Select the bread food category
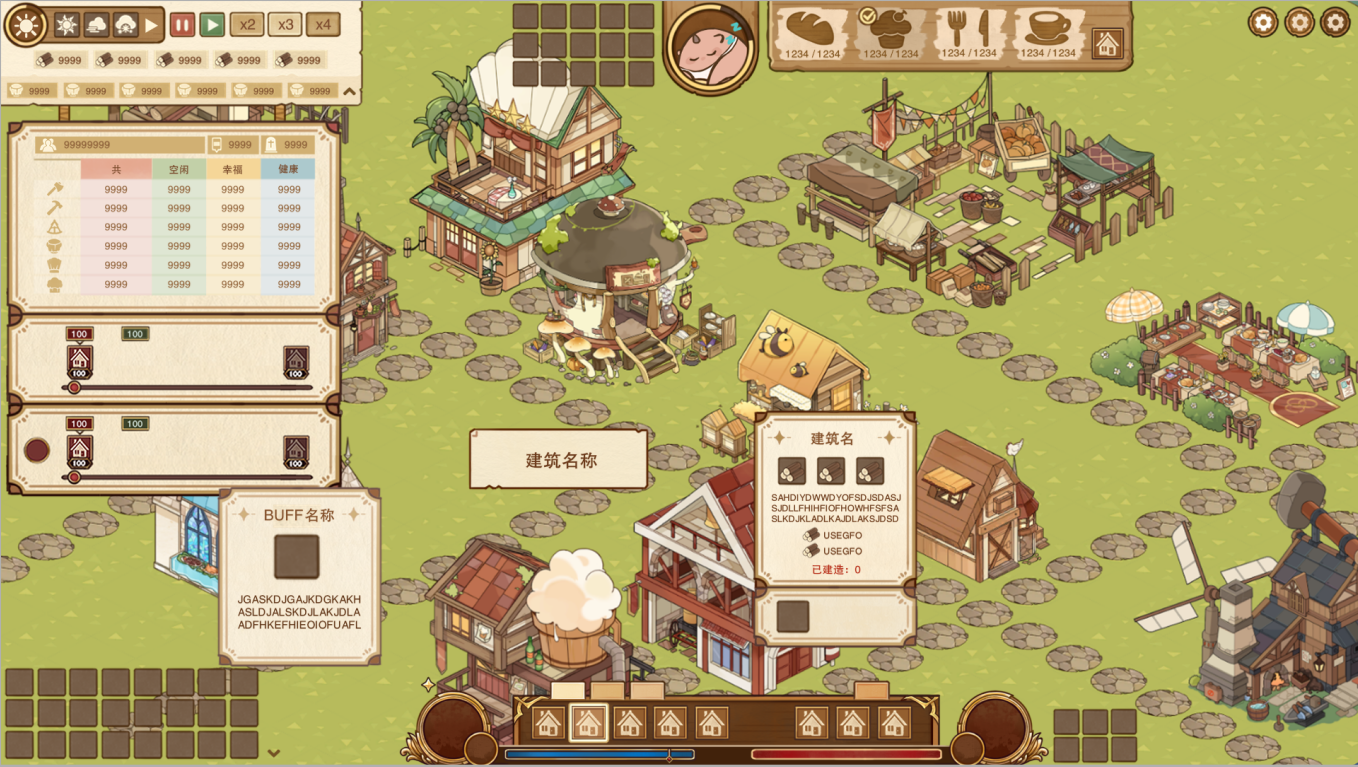 pyautogui.click(x=811, y=34)
